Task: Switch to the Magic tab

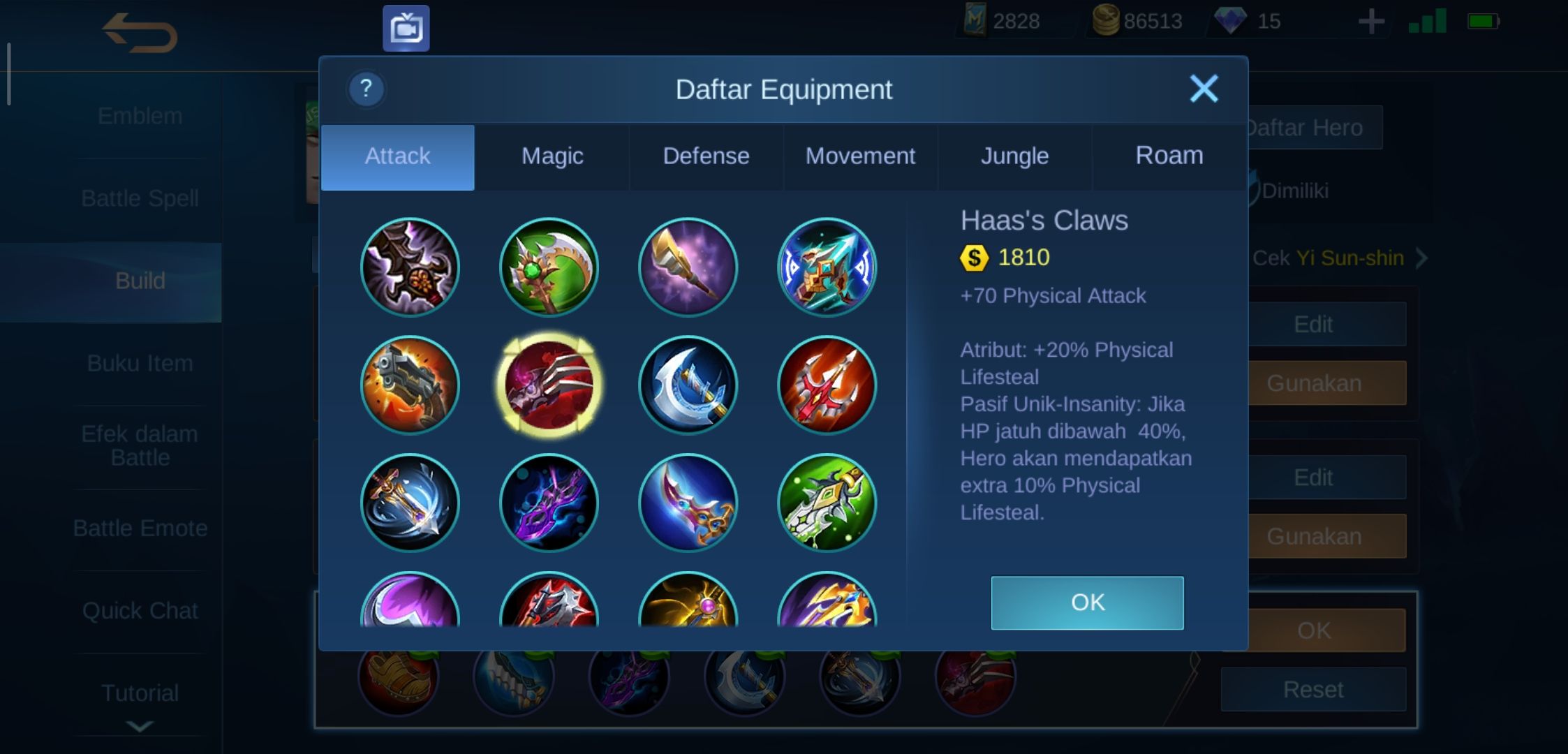Action: point(552,156)
